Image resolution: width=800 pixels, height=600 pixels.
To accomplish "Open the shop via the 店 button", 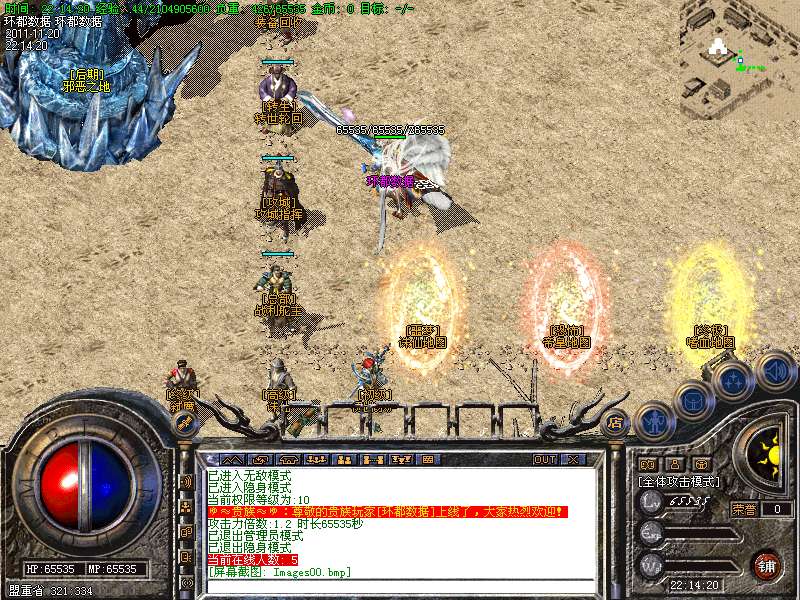I will click(x=616, y=422).
